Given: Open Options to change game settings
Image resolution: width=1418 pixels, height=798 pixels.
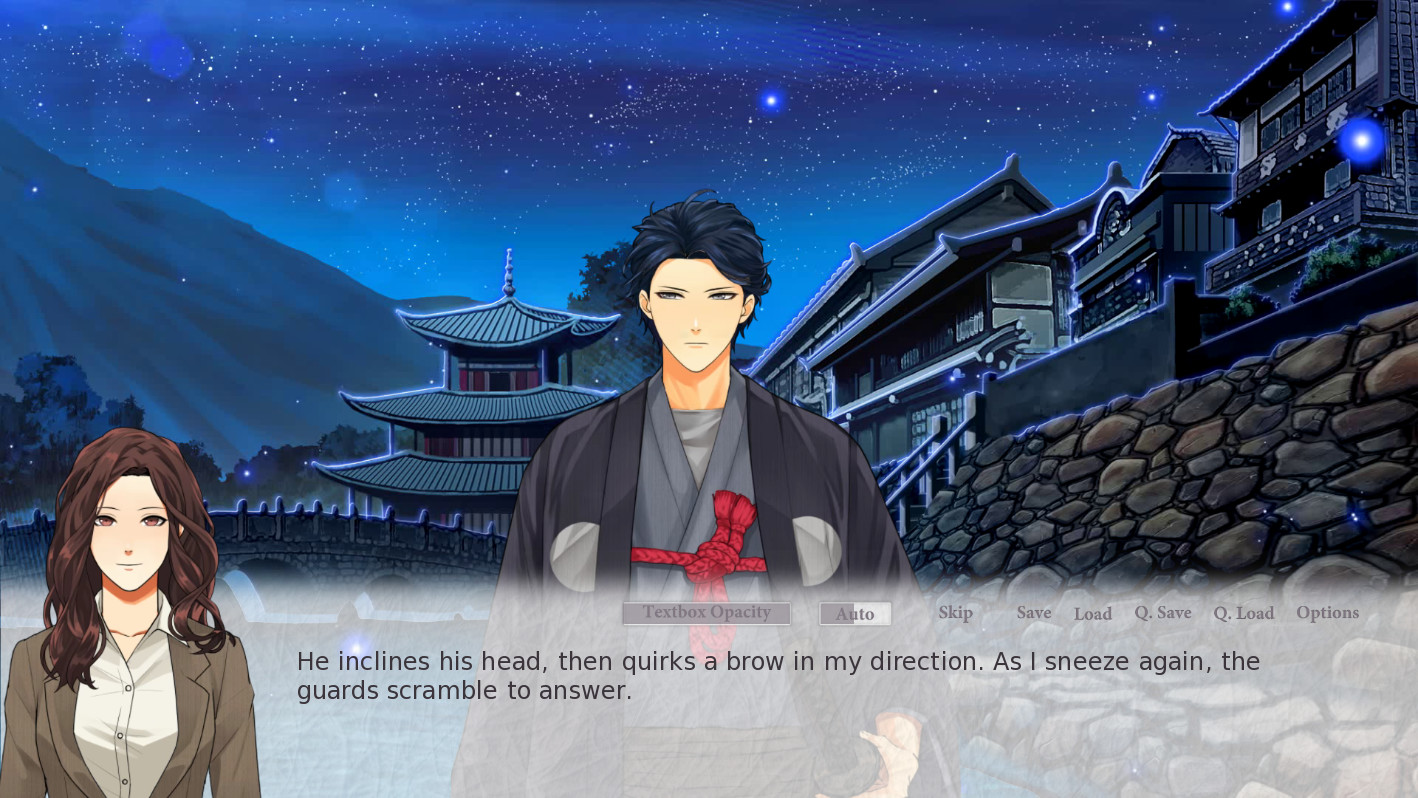Looking at the screenshot, I should tap(1327, 611).
